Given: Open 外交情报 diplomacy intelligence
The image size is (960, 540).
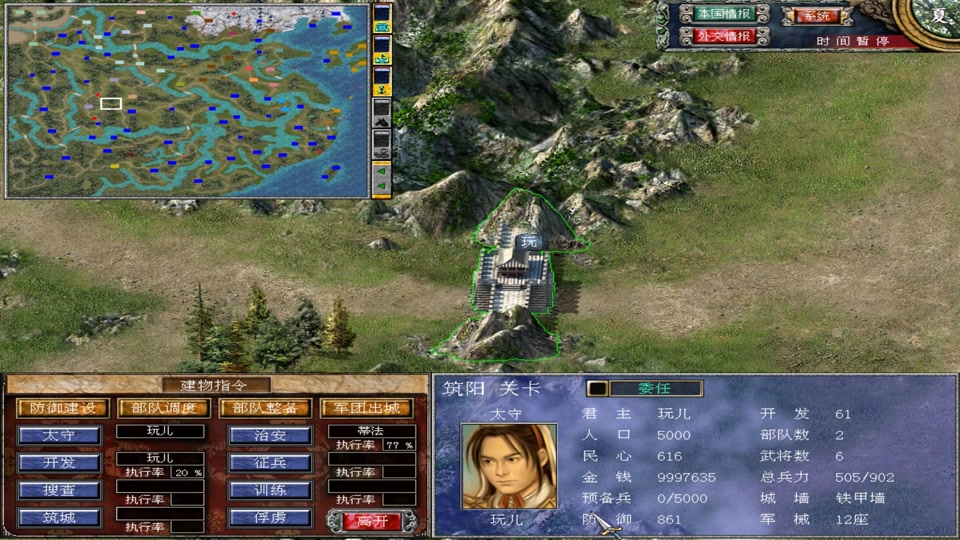Looking at the screenshot, I should (723, 36).
